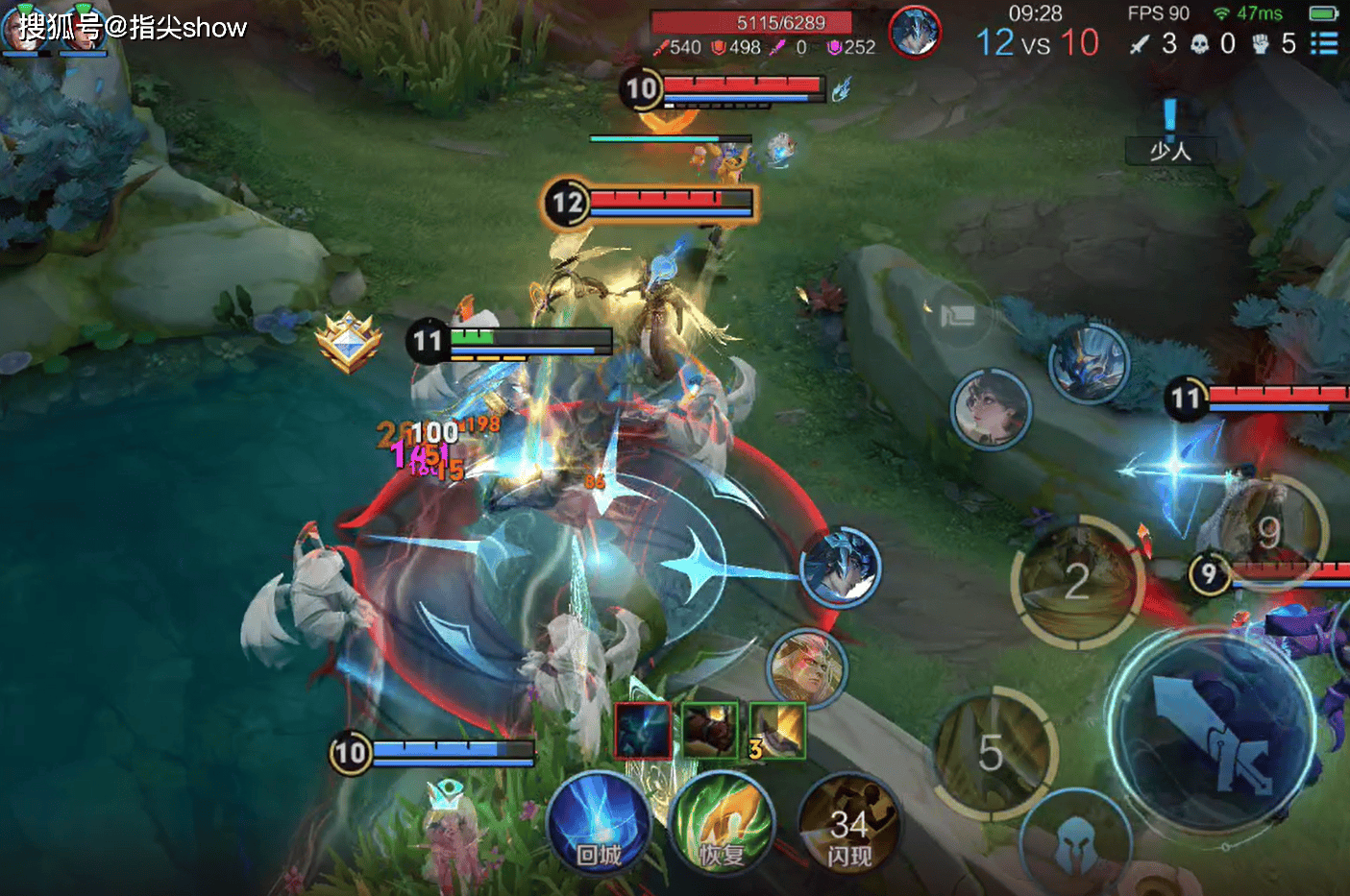
Task: Use the red-bordered blue item icon
Action: (642, 730)
